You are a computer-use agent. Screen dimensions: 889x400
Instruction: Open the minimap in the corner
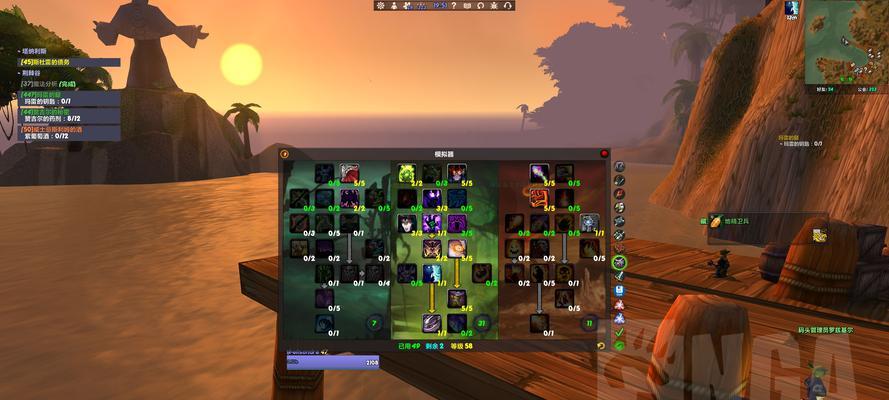[x=844, y=42]
